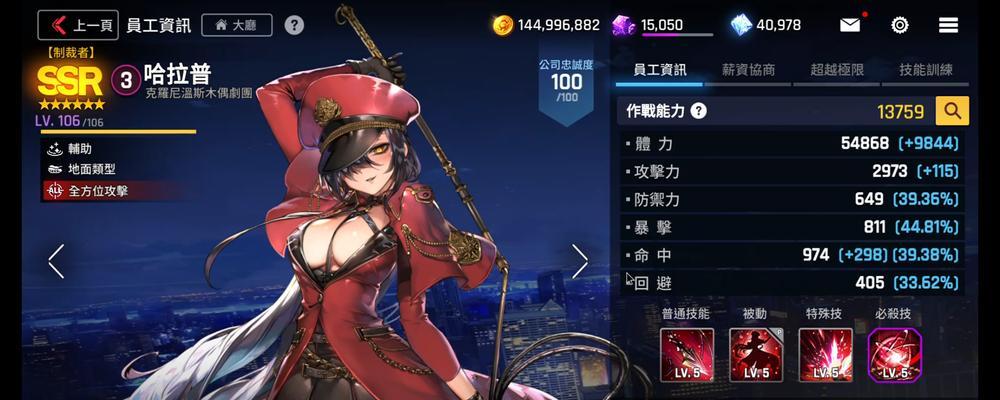Open the mailbox envelope icon
This screenshot has width=1000, height=400.
(850, 25)
